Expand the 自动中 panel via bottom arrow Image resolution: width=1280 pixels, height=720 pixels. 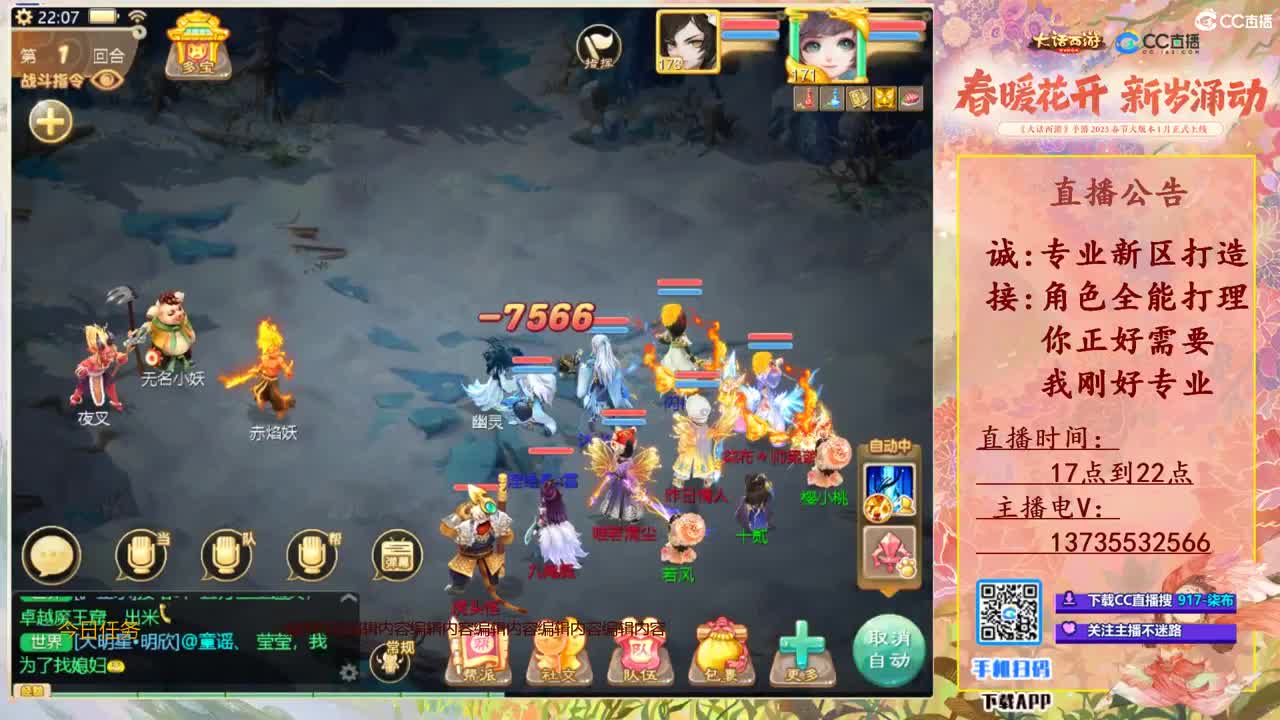coord(888,592)
